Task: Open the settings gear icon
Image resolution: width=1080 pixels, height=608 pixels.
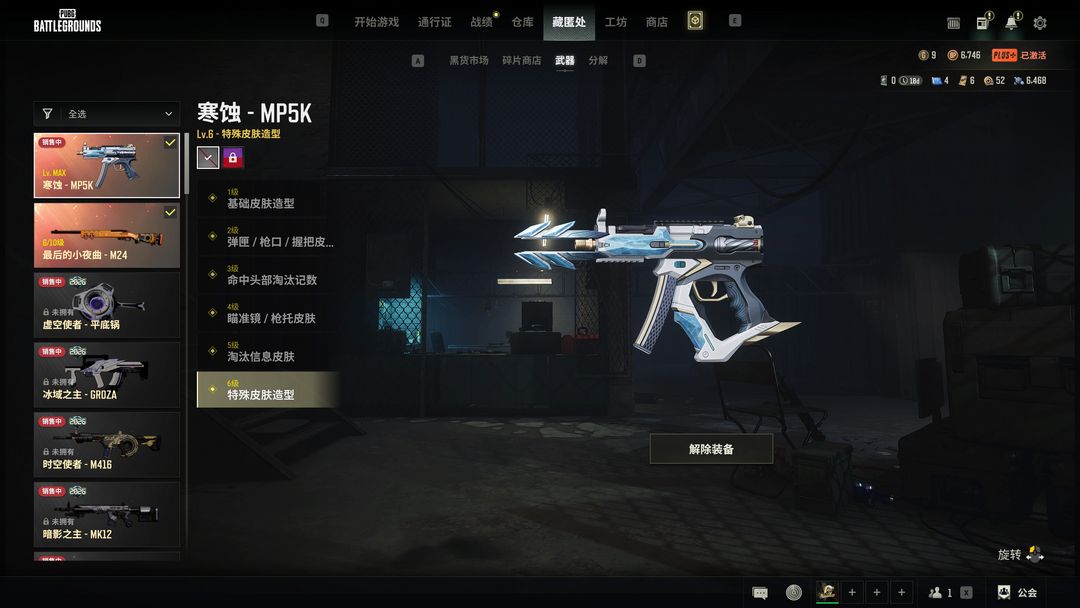Action: click(1040, 23)
